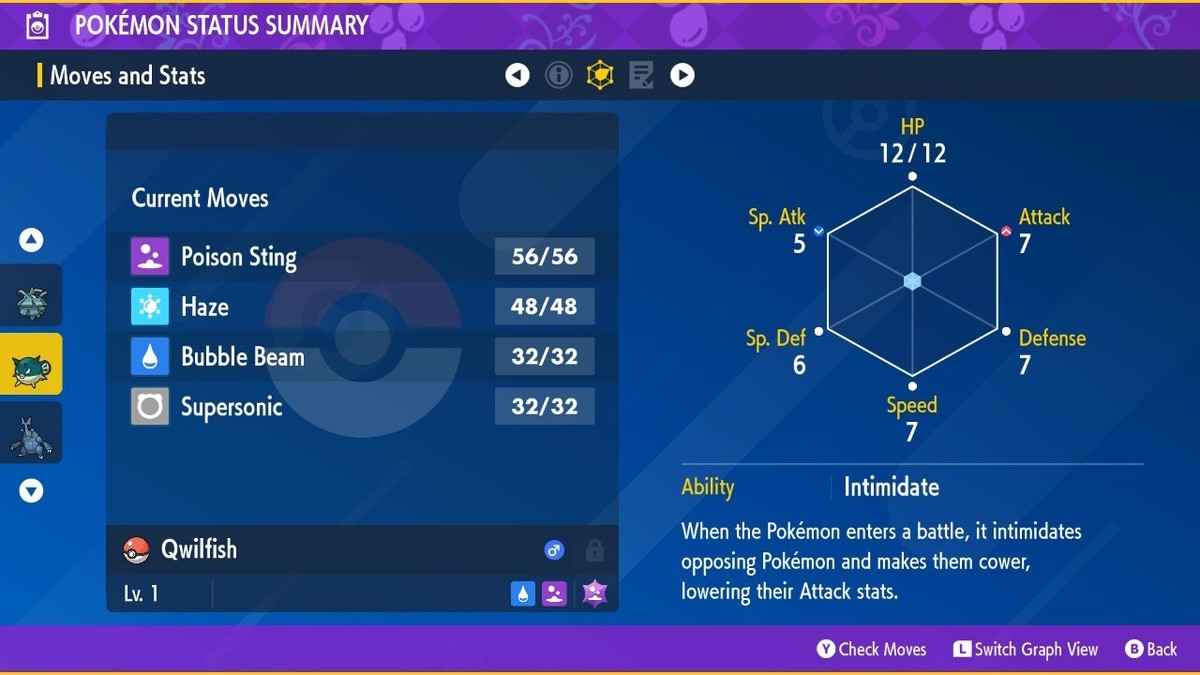The image size is (1200, 675).
Task: Go to the next summary page arrow
Action: (682, 75)
